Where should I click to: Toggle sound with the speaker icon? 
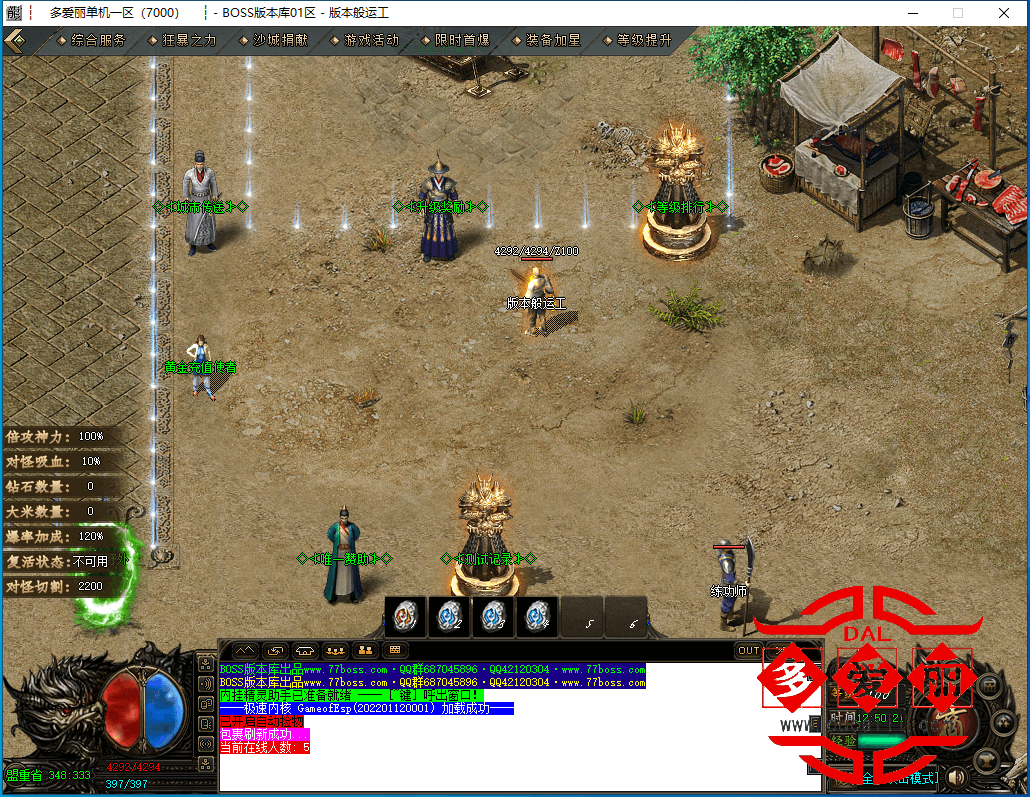[x=957, y=776]
